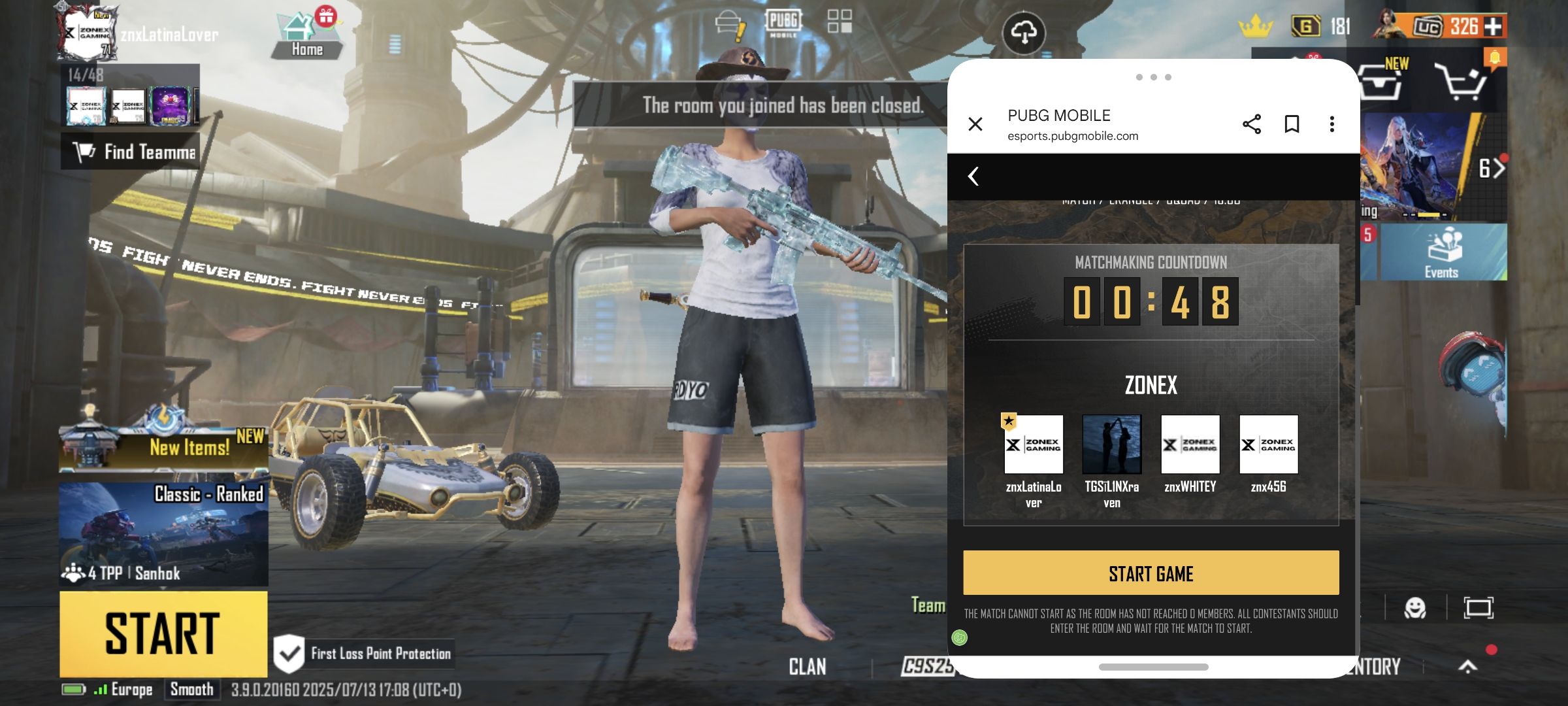Viewport: 1568px width, 706px height.
Task: Toggle First Loss Point Protection checkbox
Action: point(289,653)
